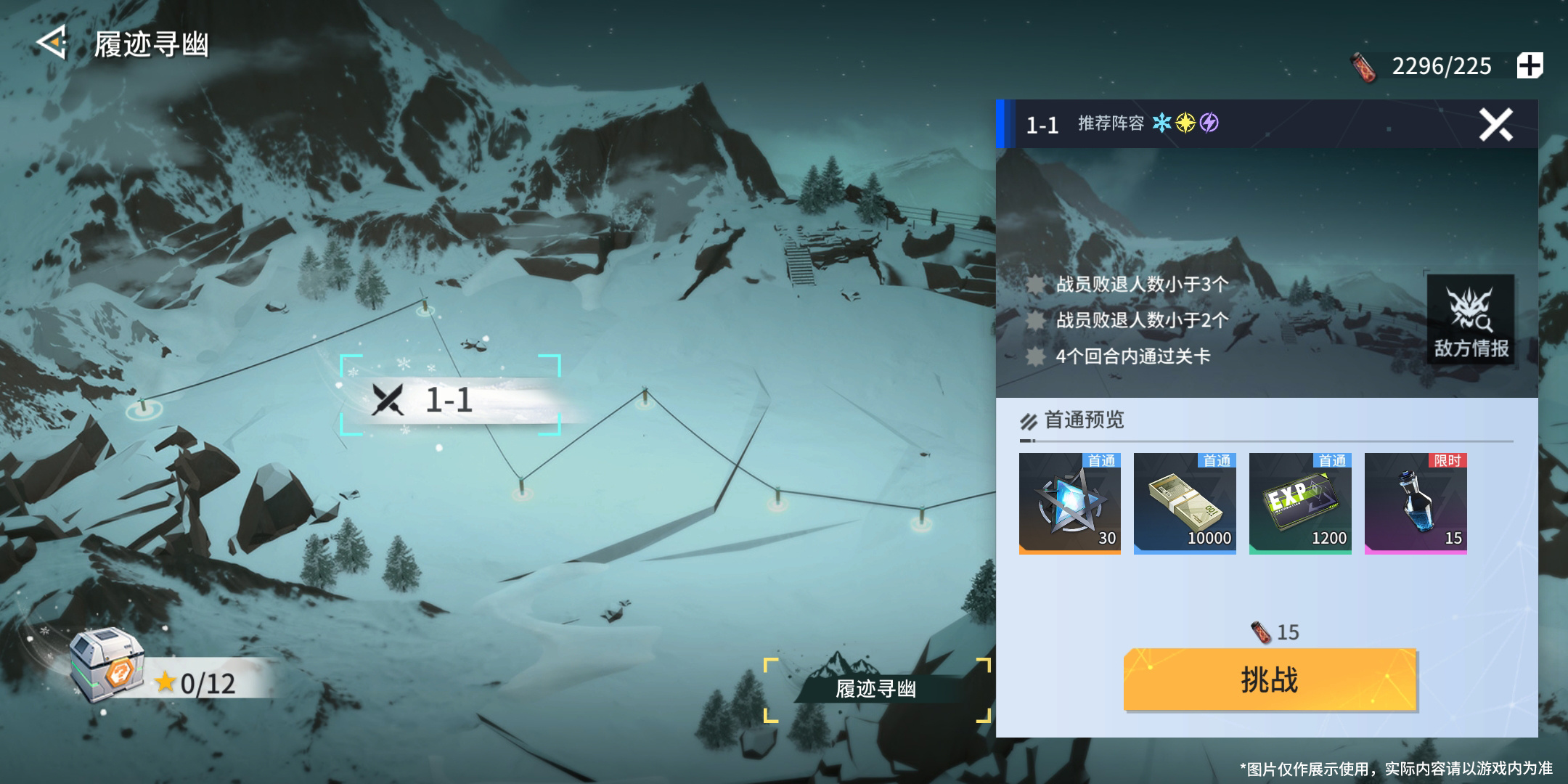Select the 1200 EXP card reward
1568x784 pixels.
pos(1301,503)
